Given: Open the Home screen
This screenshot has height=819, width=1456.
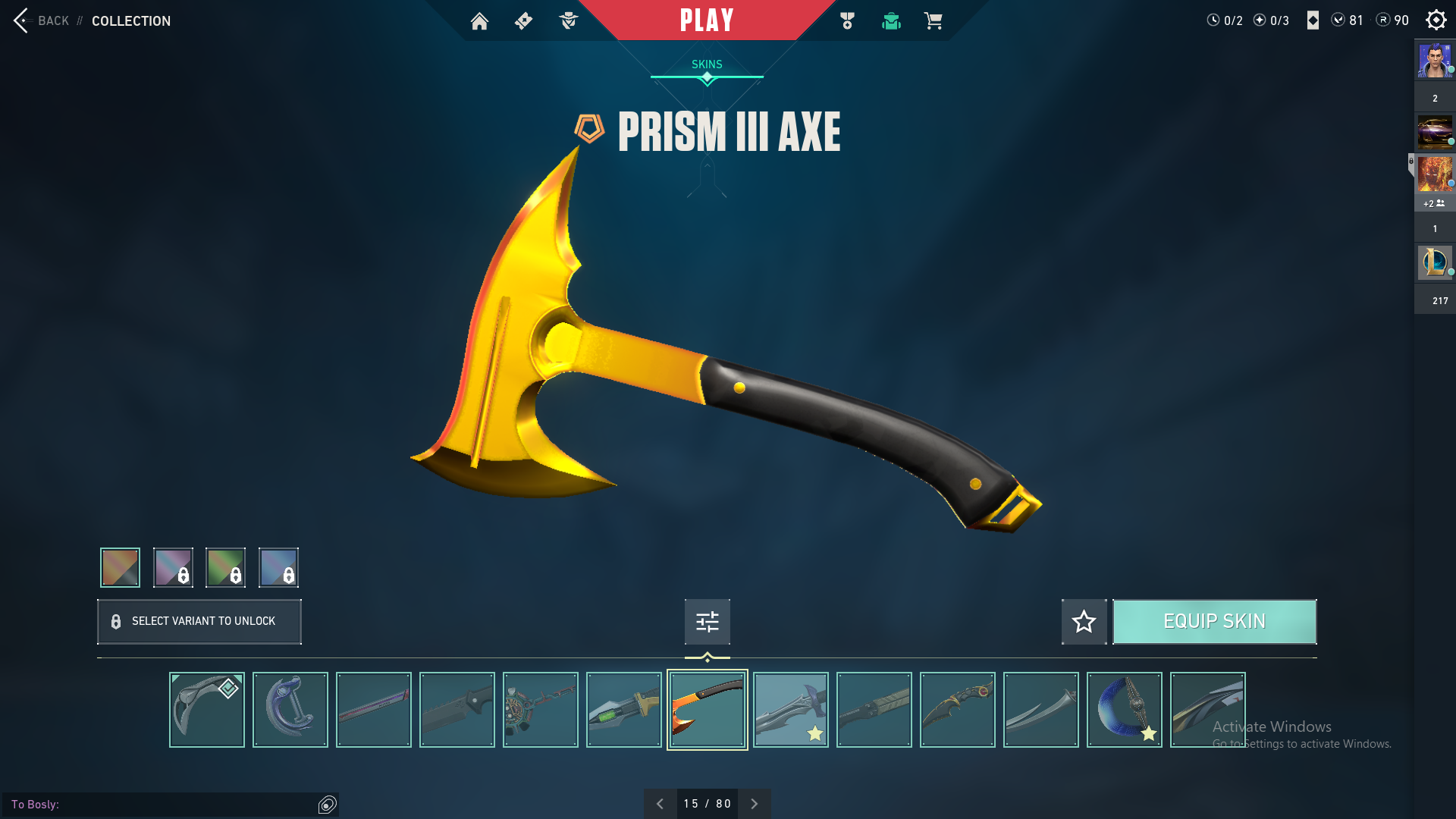Looking at the screenshot, I should pyautogui.click(x=479, y=21).
